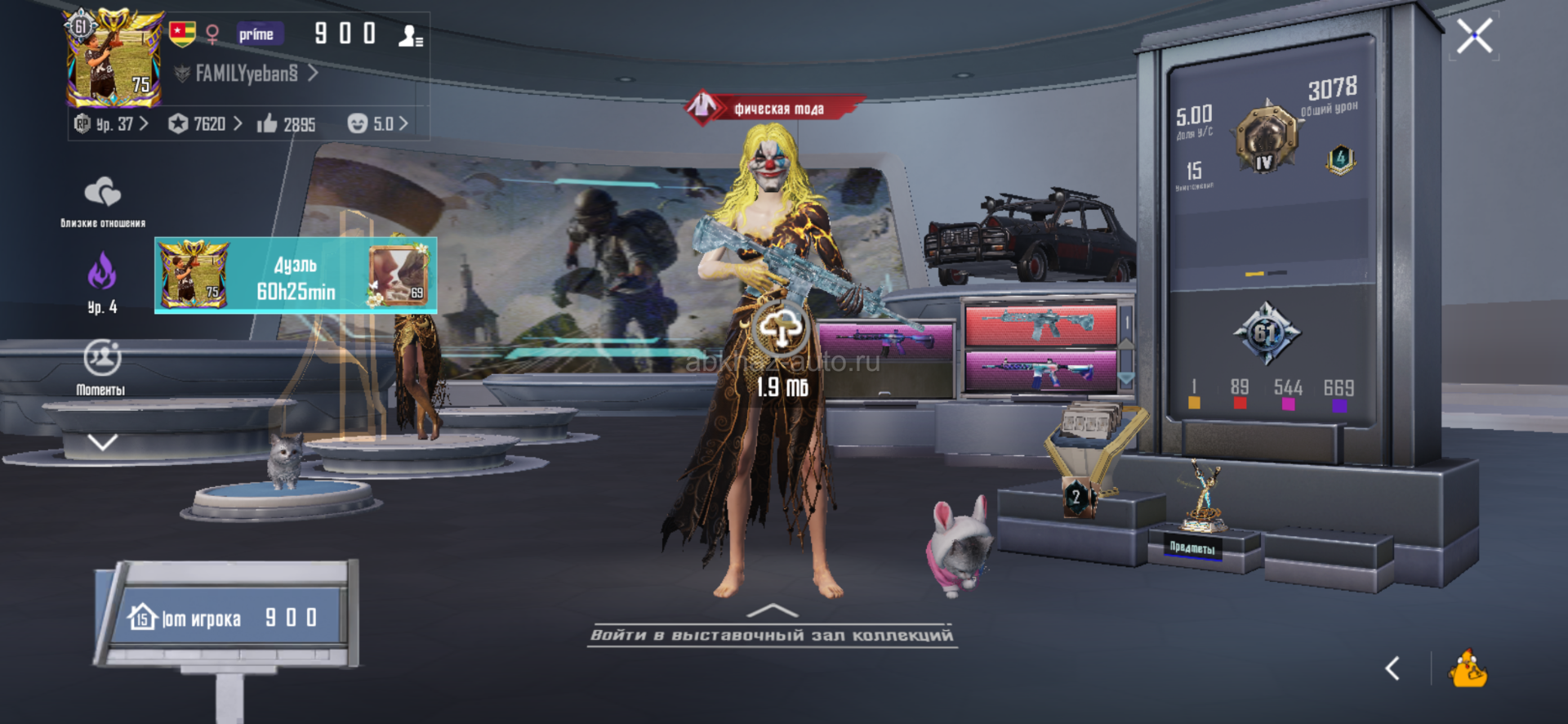Open the yellow chicken icon
The image size is (1568, 724).
[x=1468, y=668]
